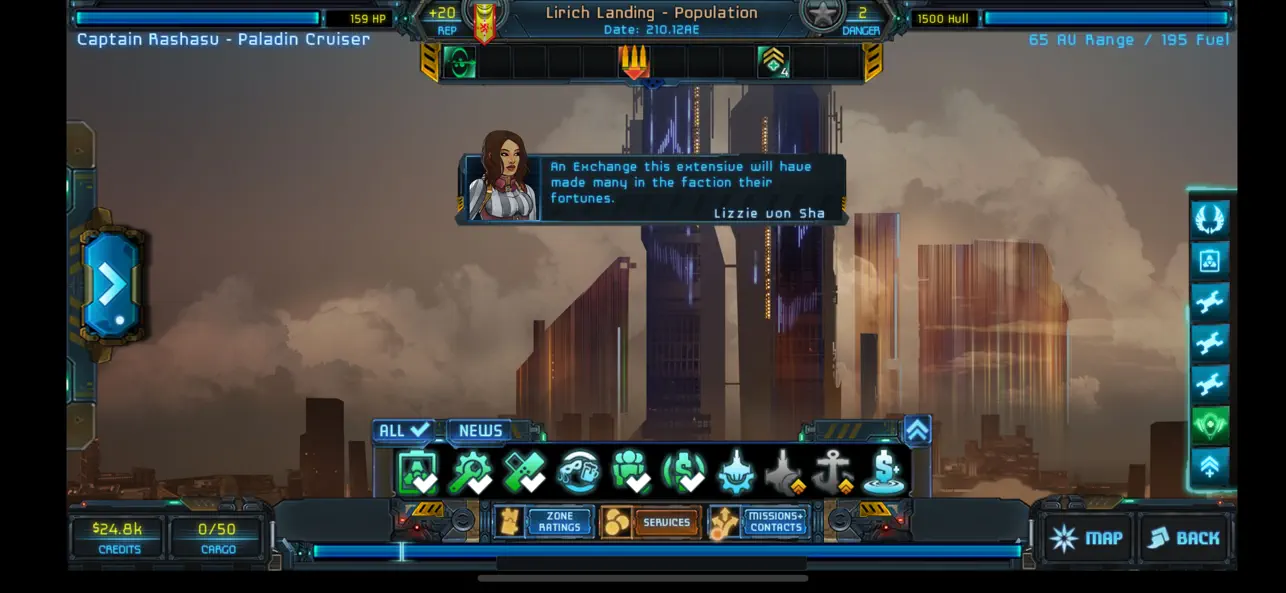
Task: Expand the blue arrow side panel
Action: tap(112, 284)
